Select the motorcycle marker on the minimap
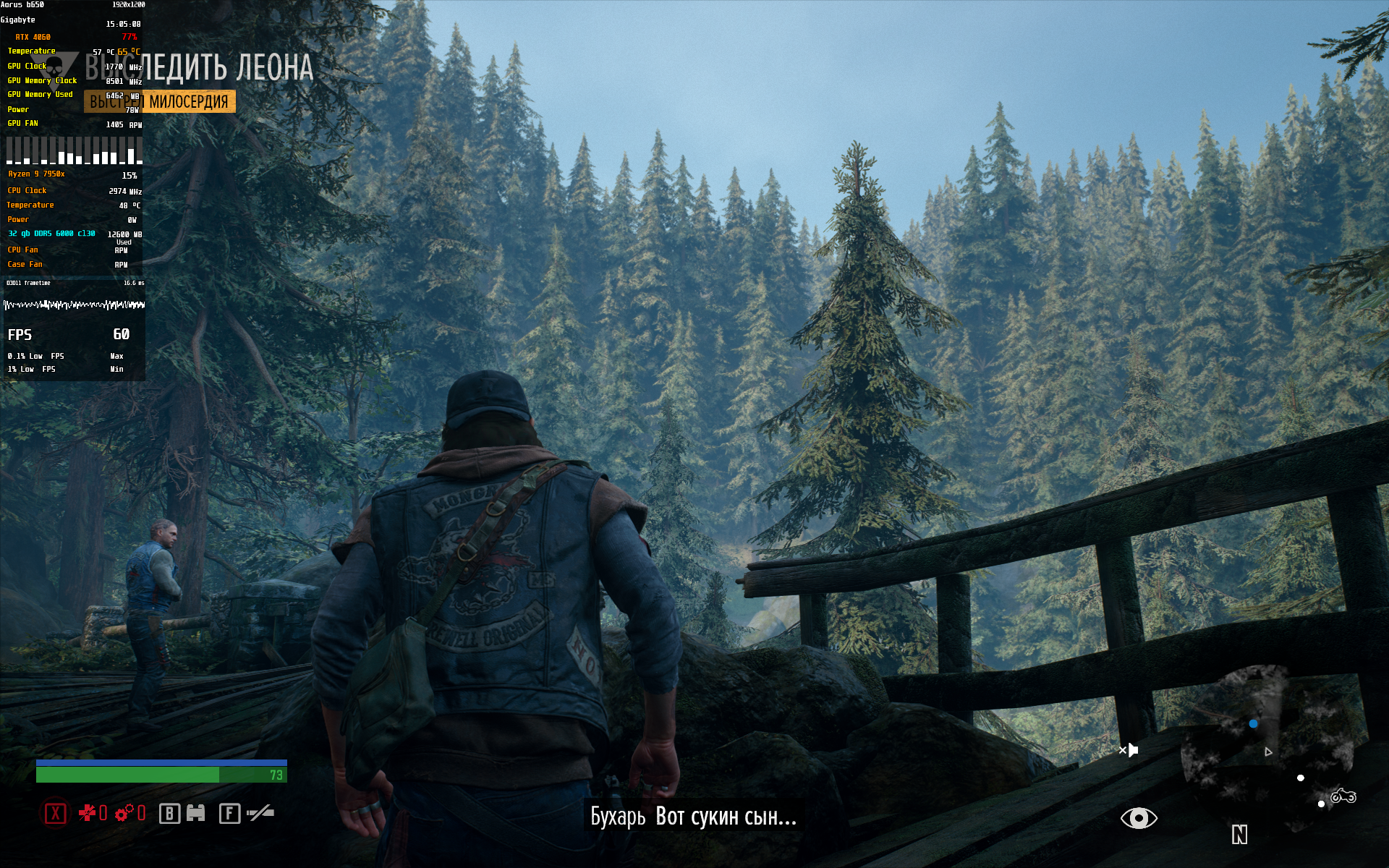Screen dimensions: 1389x868 click(x=1343, y=796)
